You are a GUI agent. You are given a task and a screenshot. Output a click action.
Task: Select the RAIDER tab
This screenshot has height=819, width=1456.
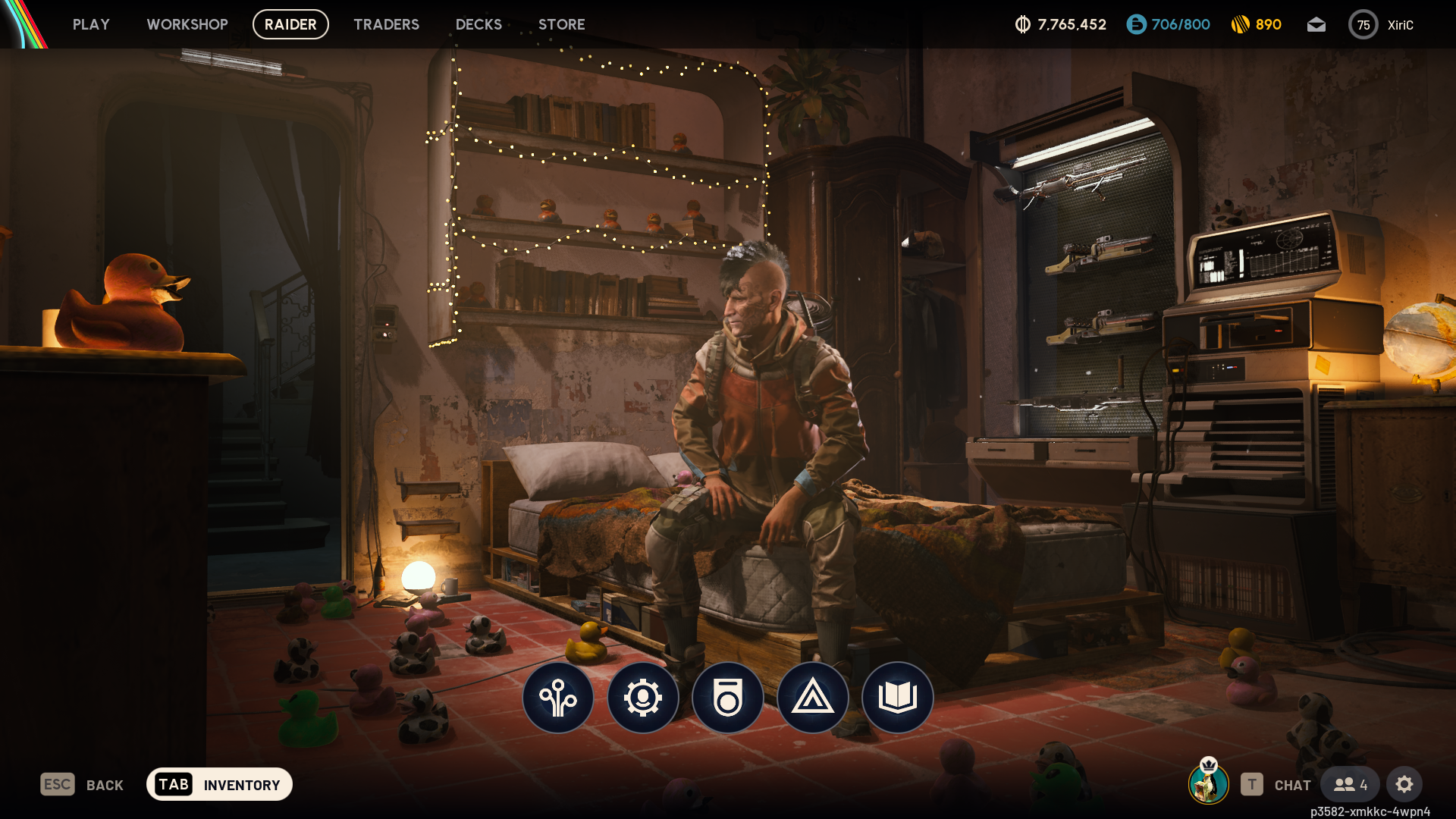coord(290,24)
